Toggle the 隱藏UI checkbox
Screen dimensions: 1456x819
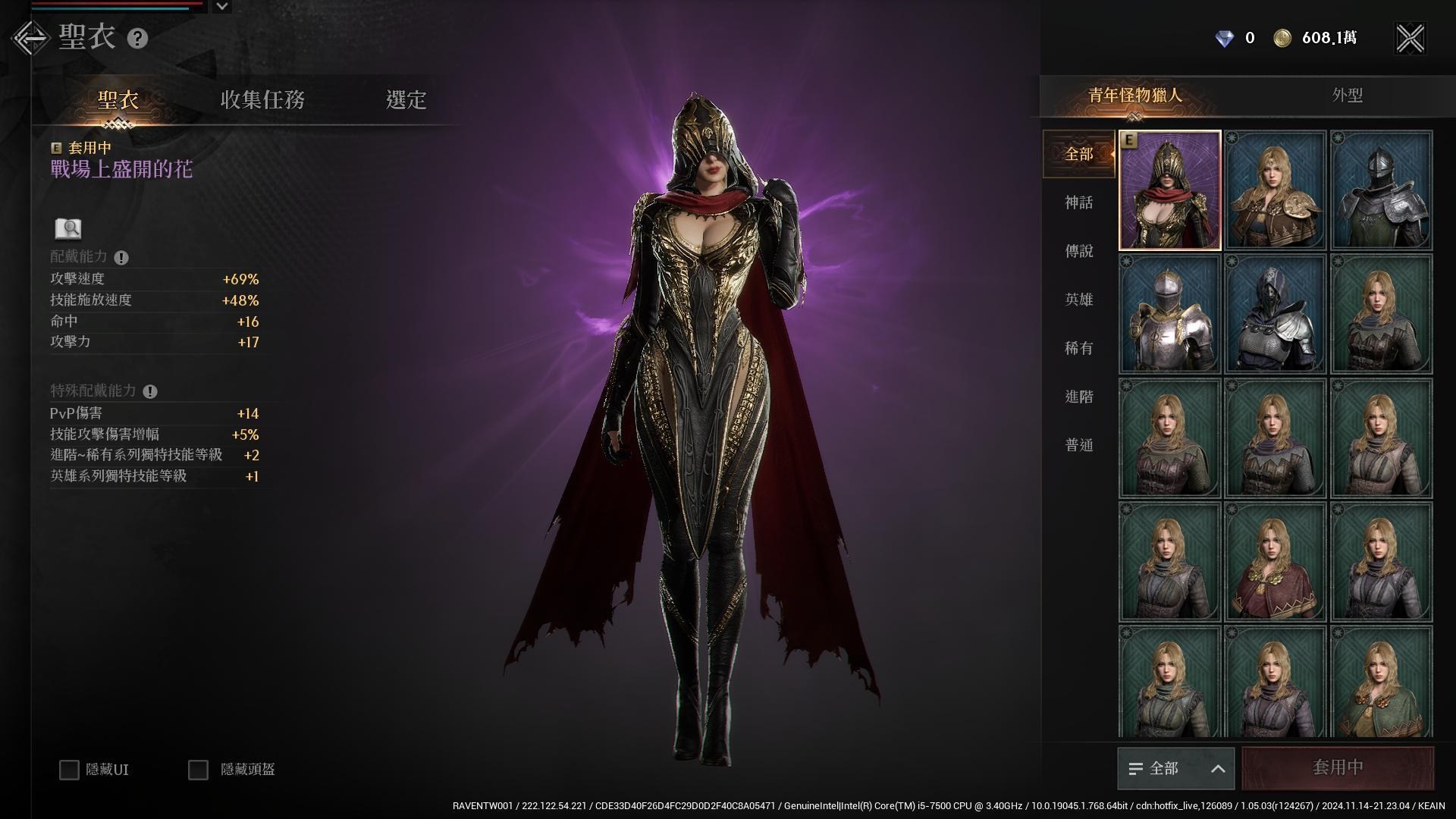pos(69,770)
